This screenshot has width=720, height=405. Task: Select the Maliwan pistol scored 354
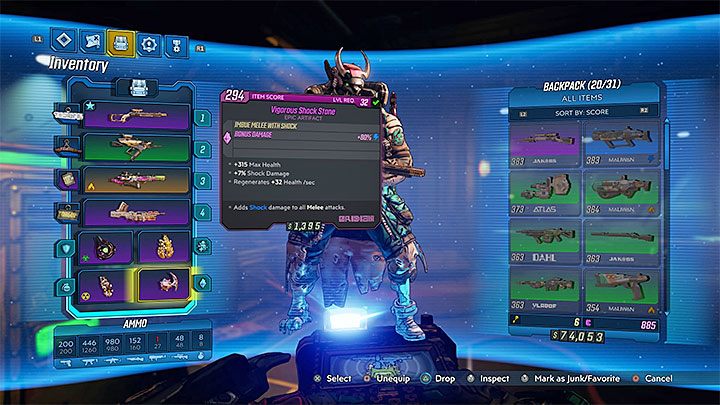coord(622,289)
